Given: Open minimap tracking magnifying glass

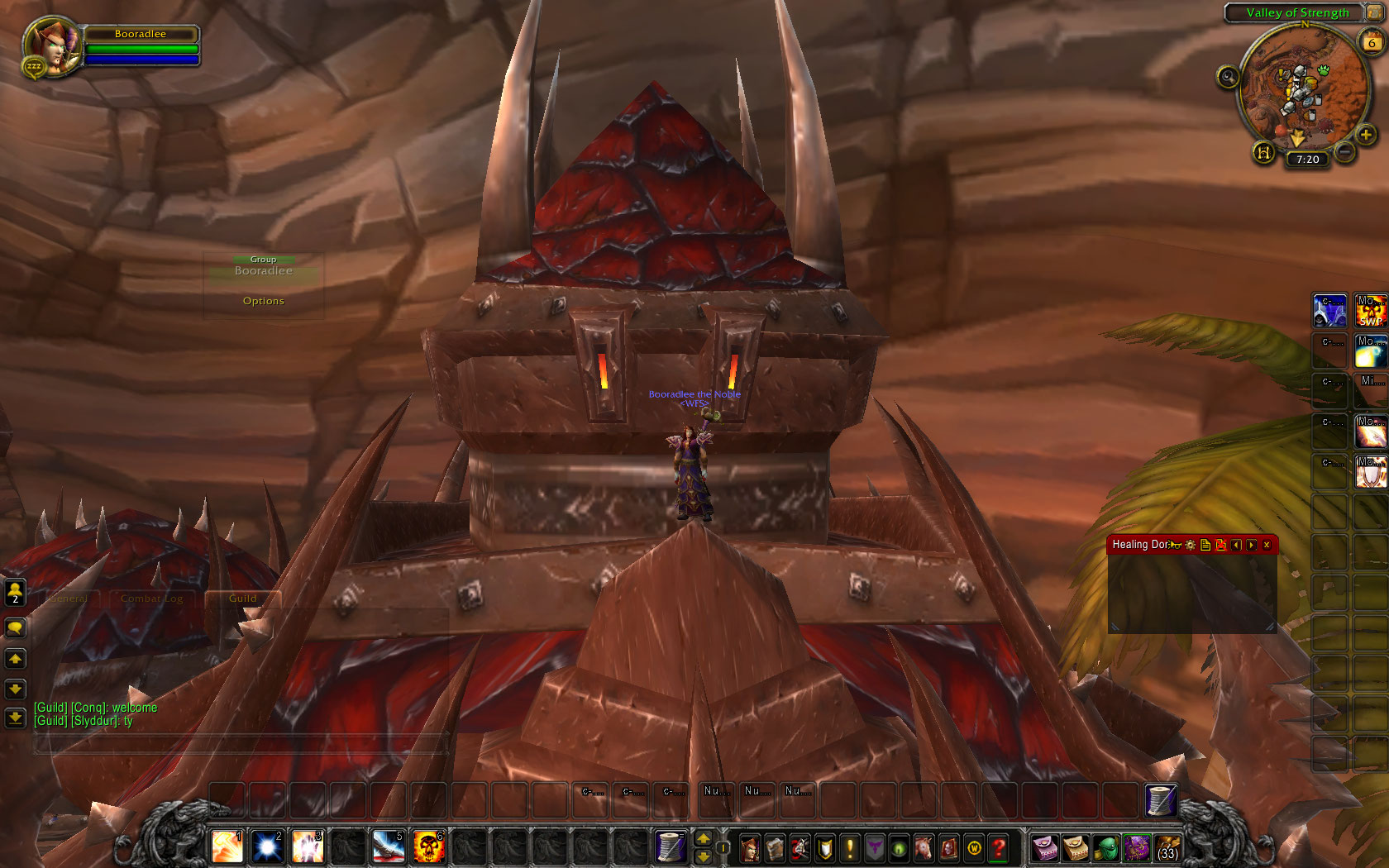Looking at the screenshot, I should pos(1228,77).
